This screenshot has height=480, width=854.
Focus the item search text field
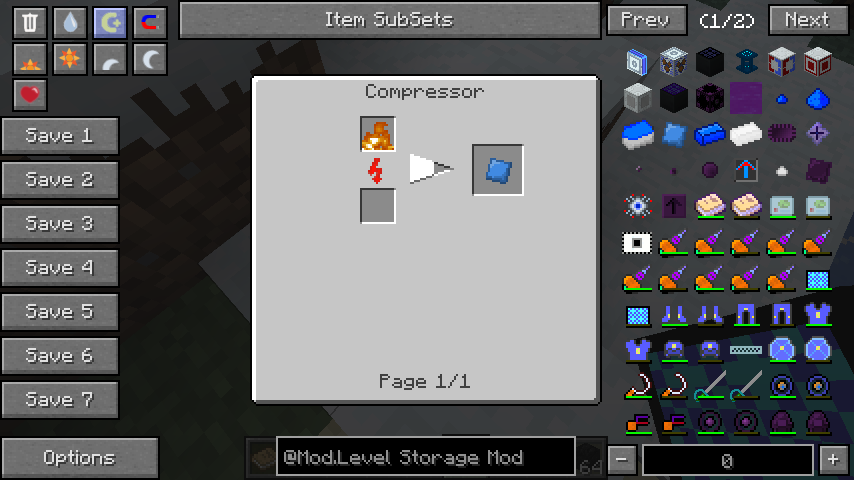(425, 458)
